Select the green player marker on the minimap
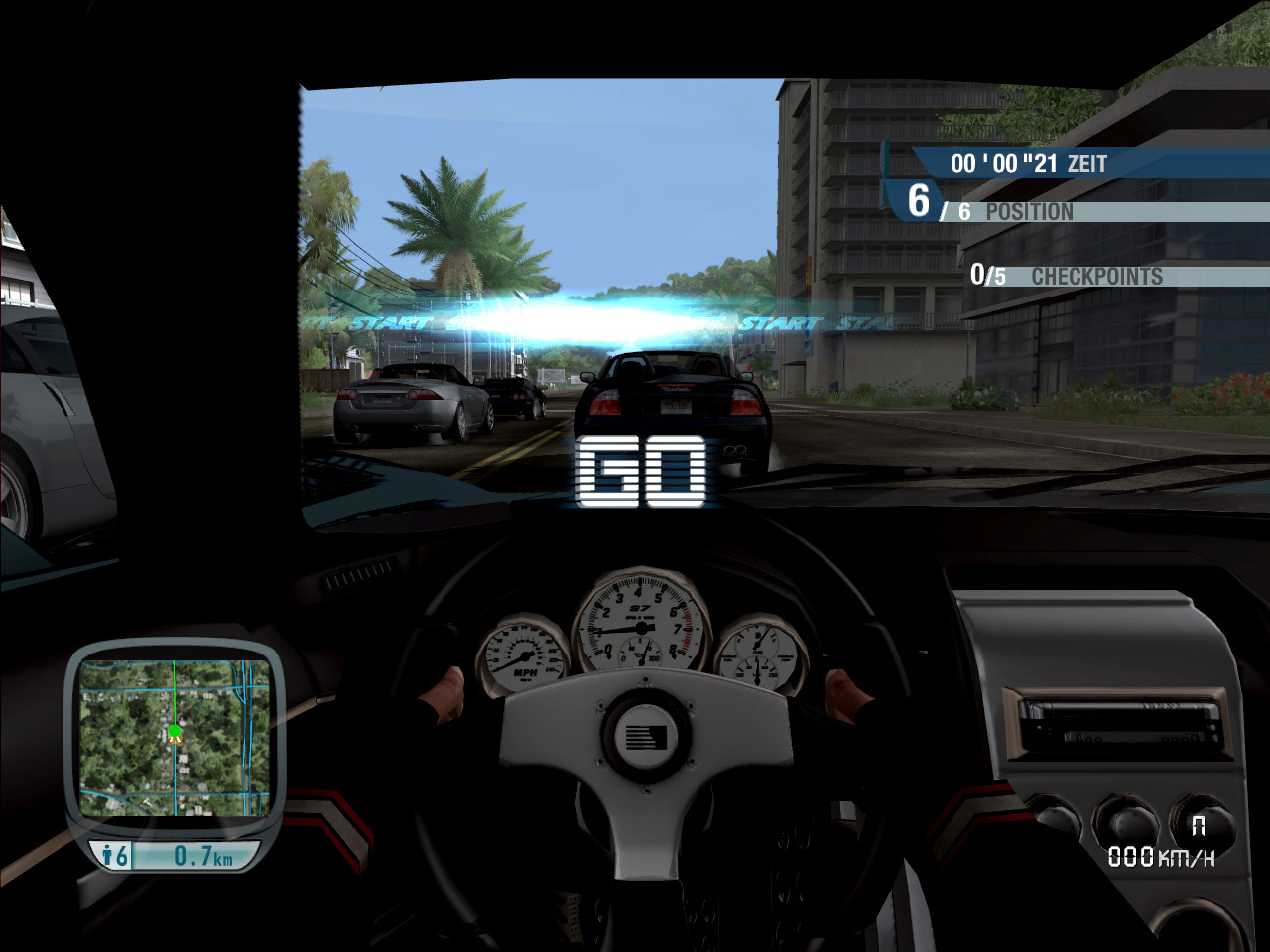Viewport: 1270px width, 952px height. tap(175, 732)
